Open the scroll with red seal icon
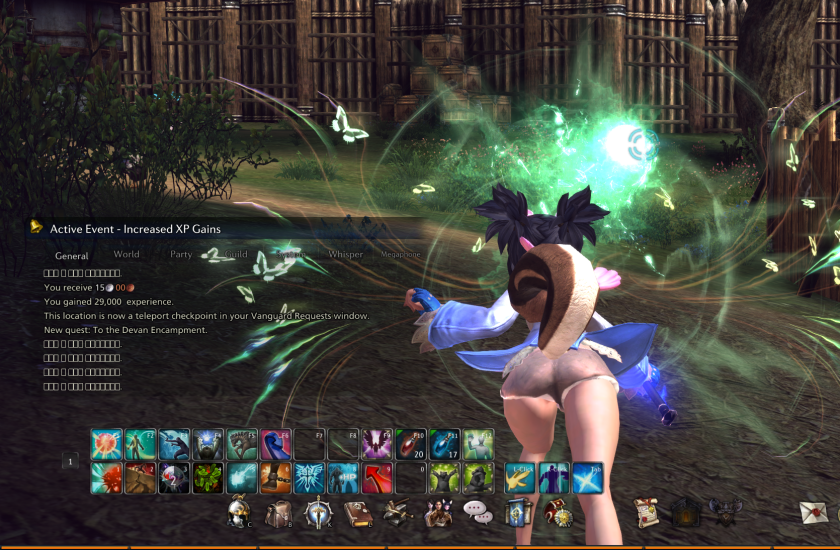Screen dimensions: 840x550 pos(647,511)
